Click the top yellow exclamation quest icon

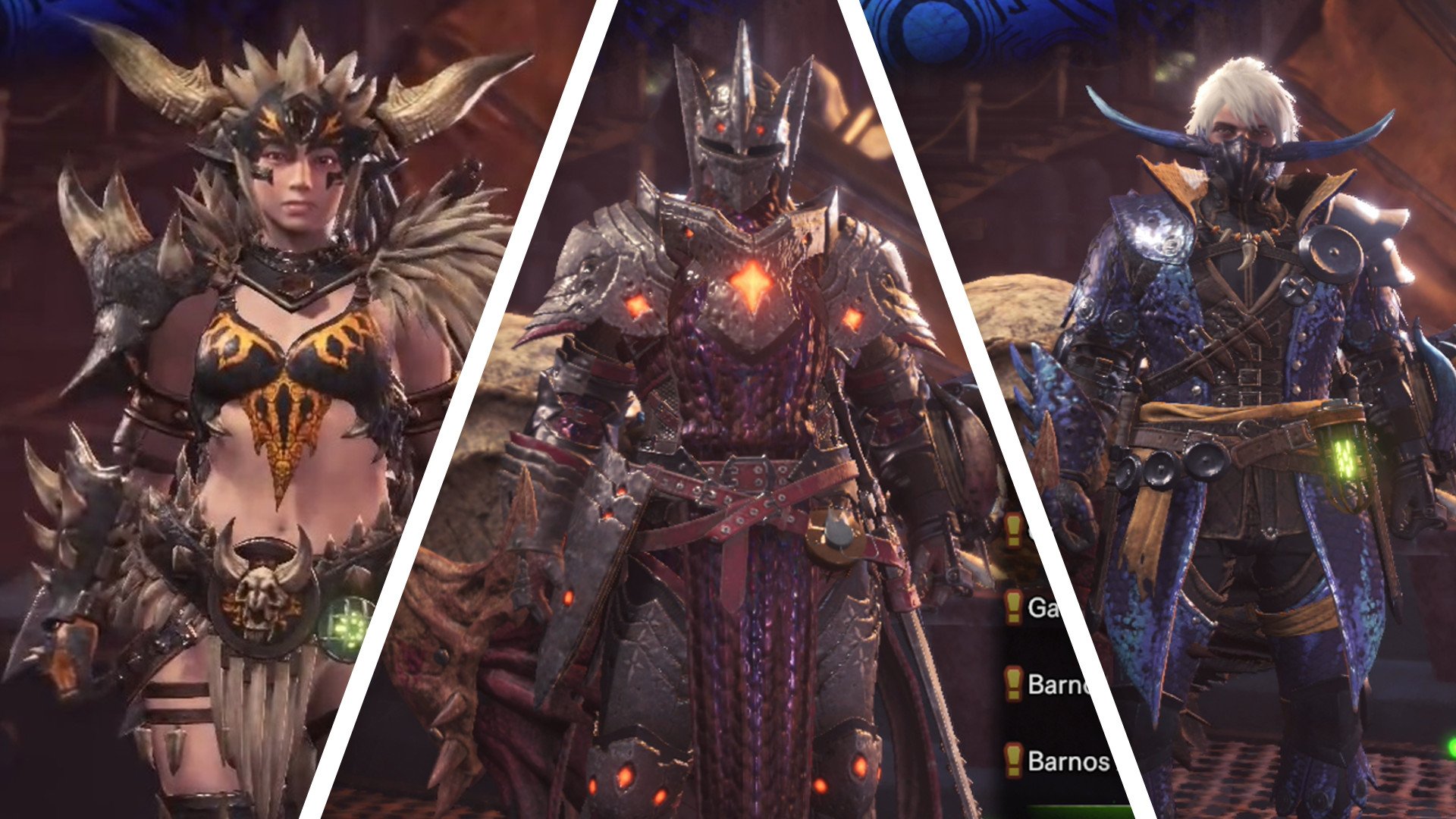[1013, 531]
